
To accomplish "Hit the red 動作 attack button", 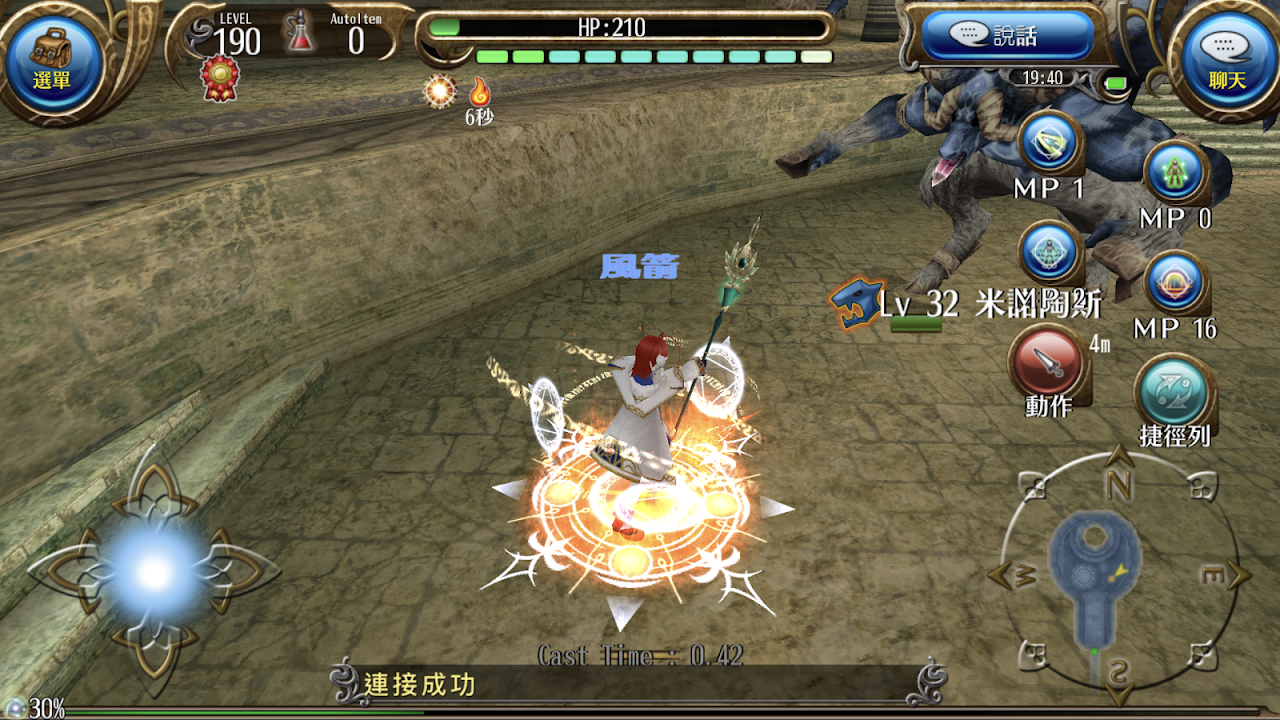I will 1048,362.
